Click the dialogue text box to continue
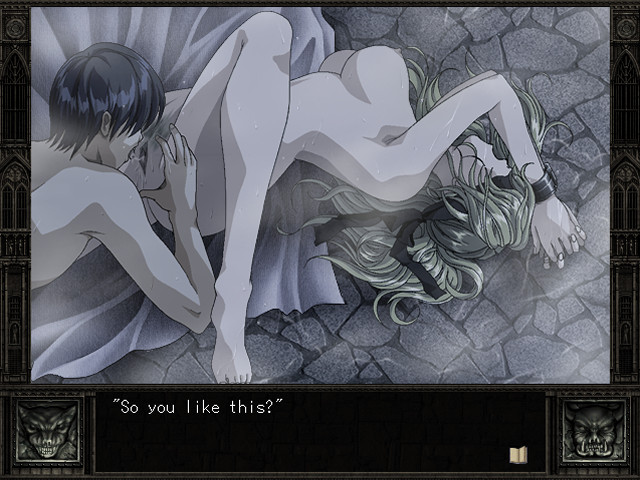The height and width of the screenshot is (480, 640). click(320, 432)
